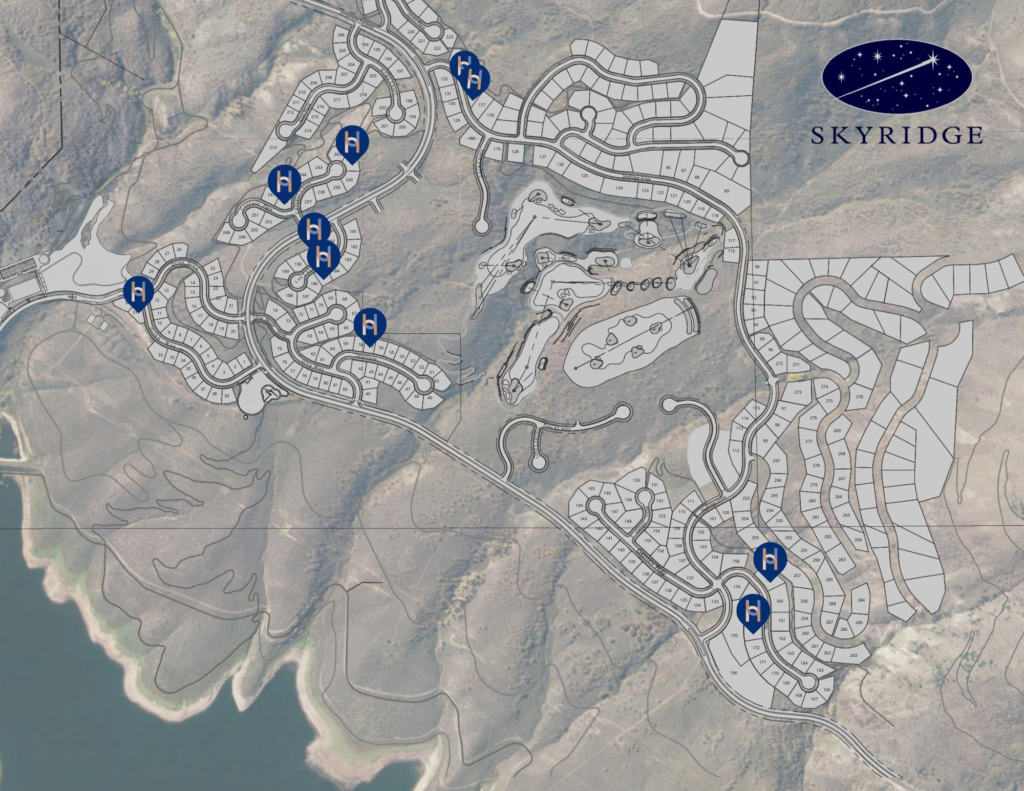Click the home marker above lot 58

[x=370, y=324]
